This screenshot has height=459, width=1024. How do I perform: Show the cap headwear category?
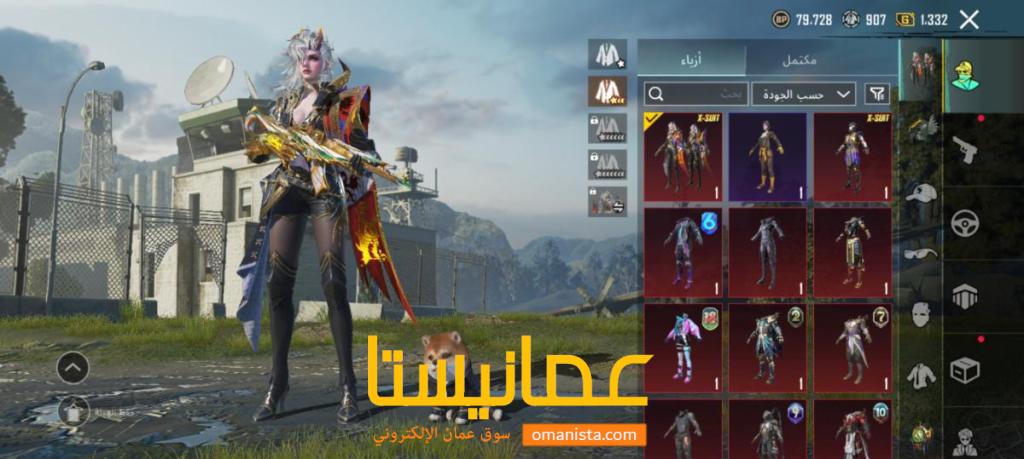(921, 192)
